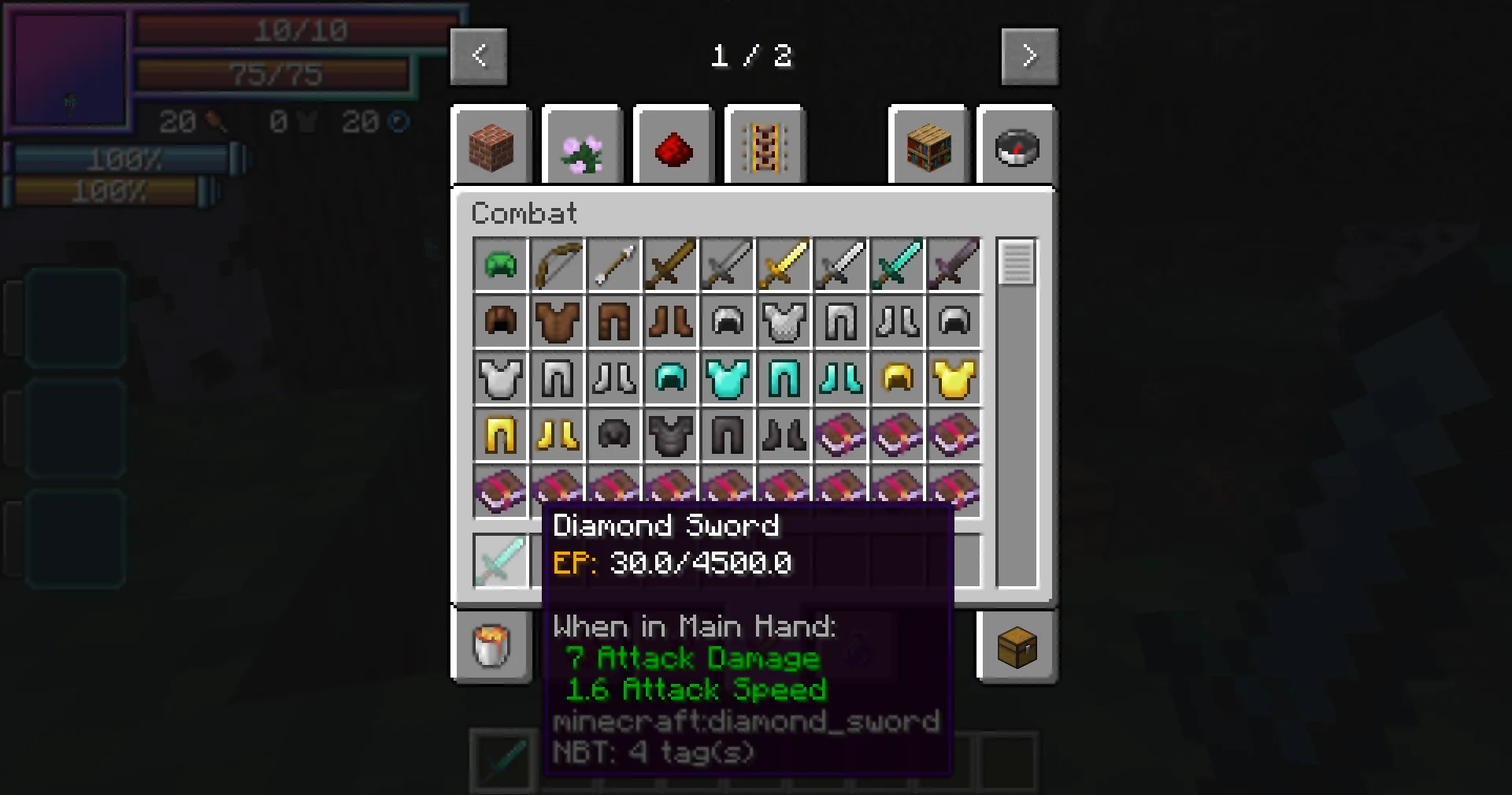Select the pink flower Natural Blocks tab
This screenshot has height=795, width=1512.
pyautogui.click(x=583, y=146)
